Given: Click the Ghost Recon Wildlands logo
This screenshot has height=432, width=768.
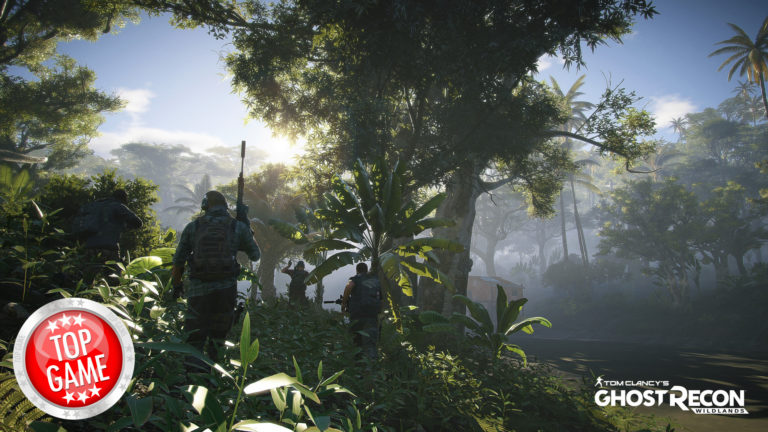Looking at the screenshot, I should (669, 396).
